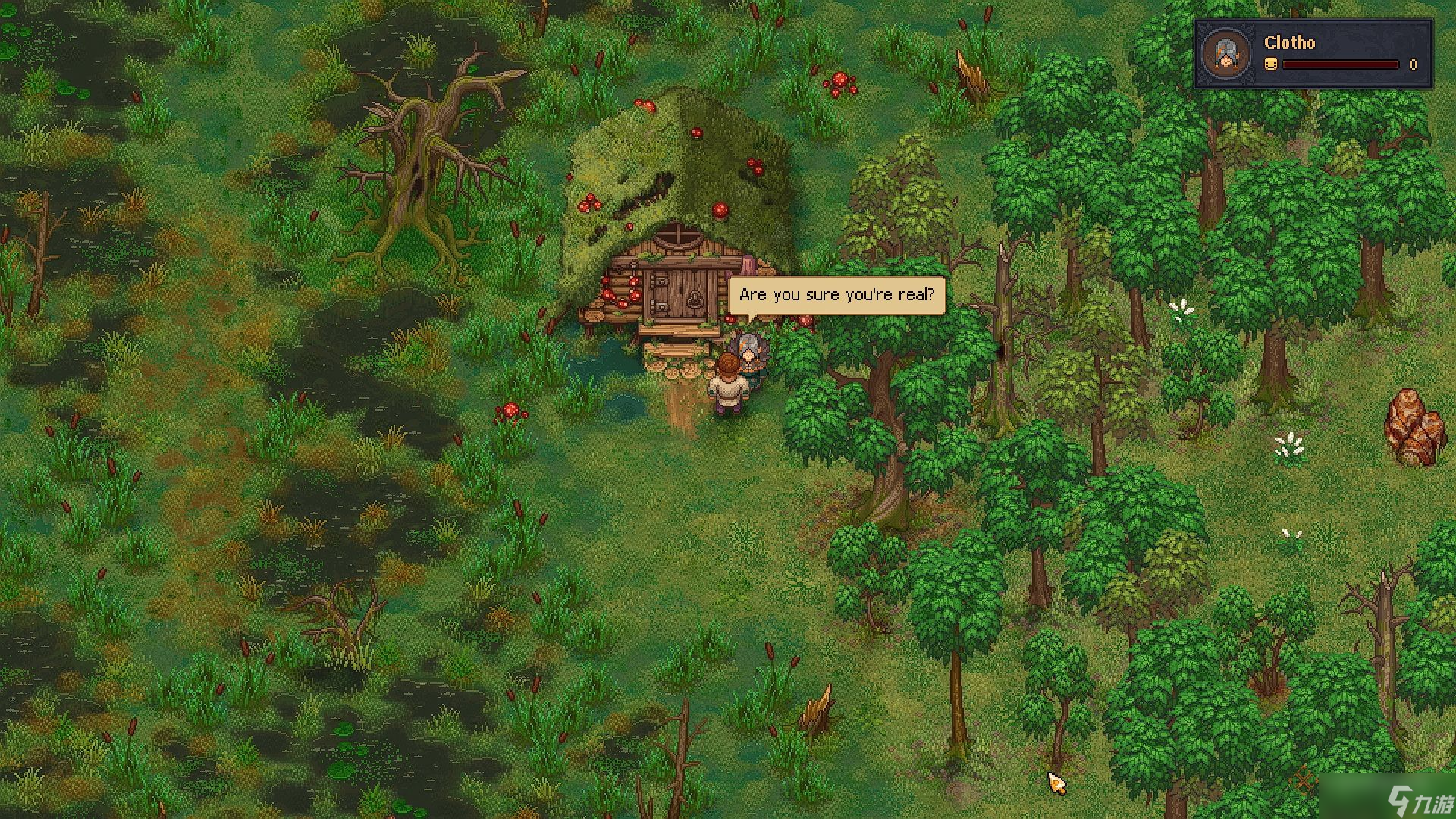Advance the "Are you sure you're real?" dialogue bubble

(836, 295)
